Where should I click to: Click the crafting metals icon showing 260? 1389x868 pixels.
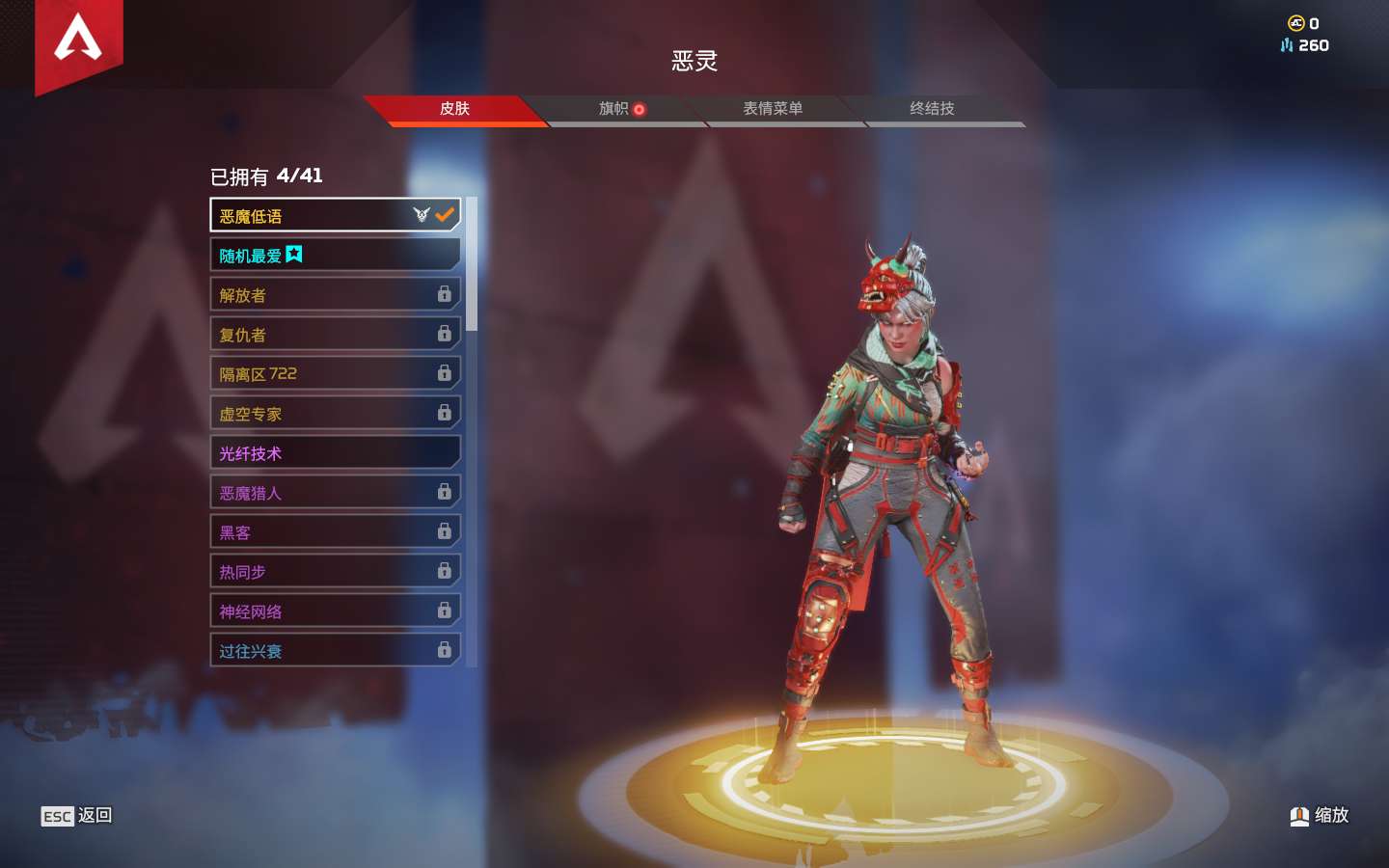[1286, 45]
